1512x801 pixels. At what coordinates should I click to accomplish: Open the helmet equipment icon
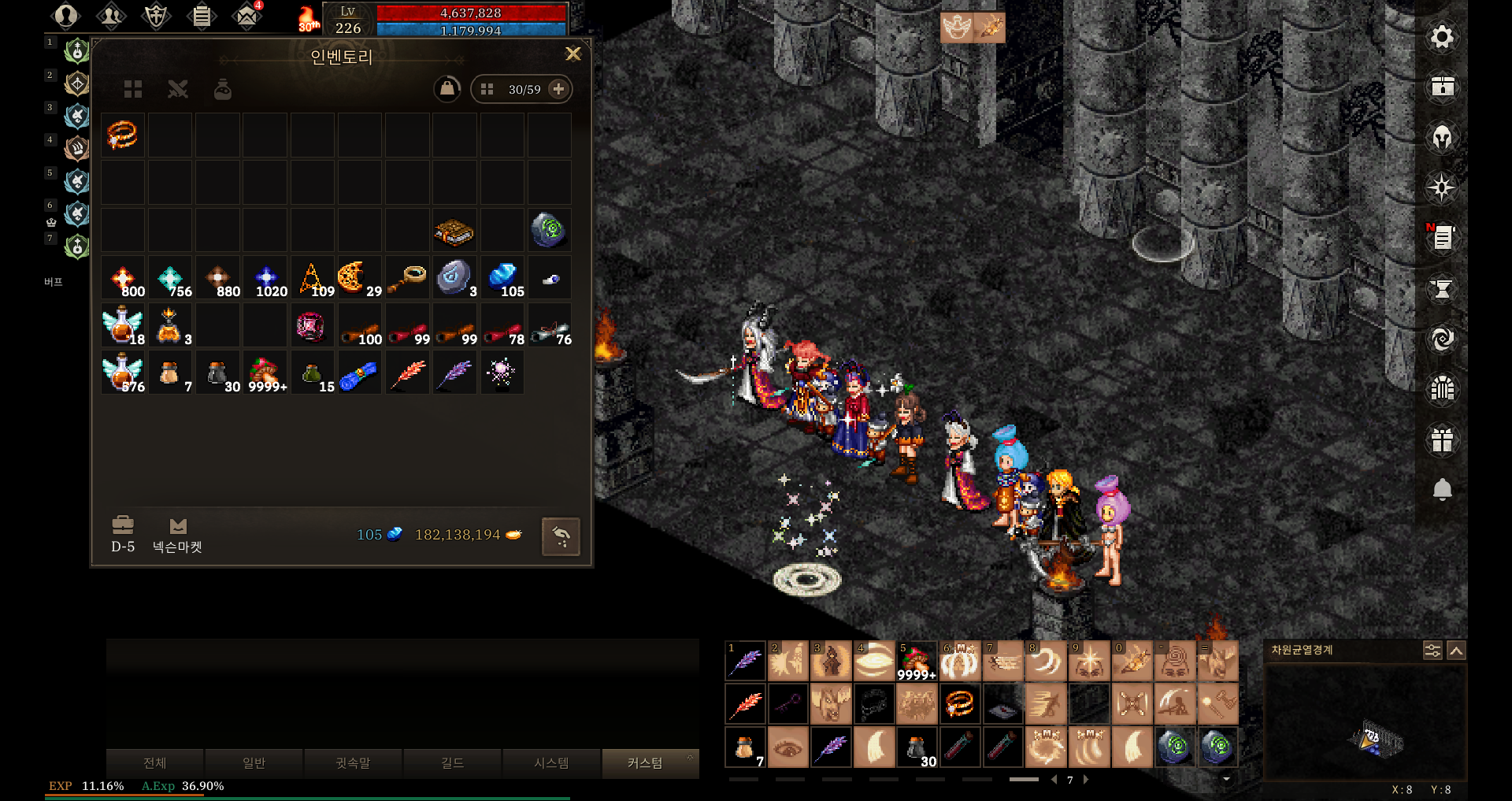point(1442,138)
